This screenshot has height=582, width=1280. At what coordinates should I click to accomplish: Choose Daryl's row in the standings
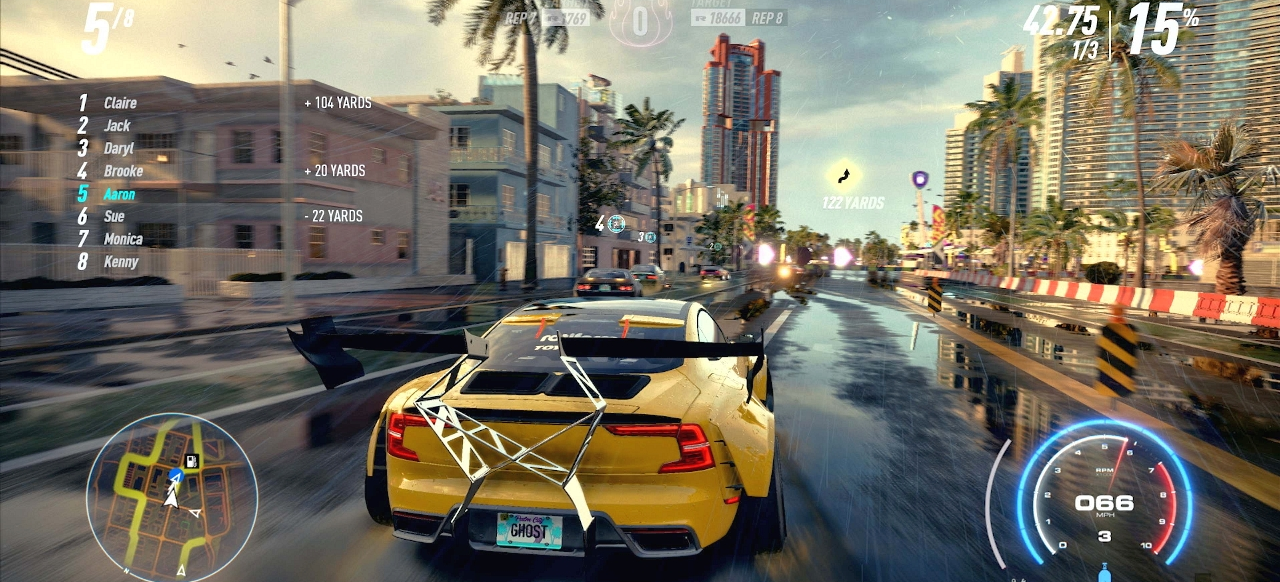pyautogui.click(x=118, y=149)
